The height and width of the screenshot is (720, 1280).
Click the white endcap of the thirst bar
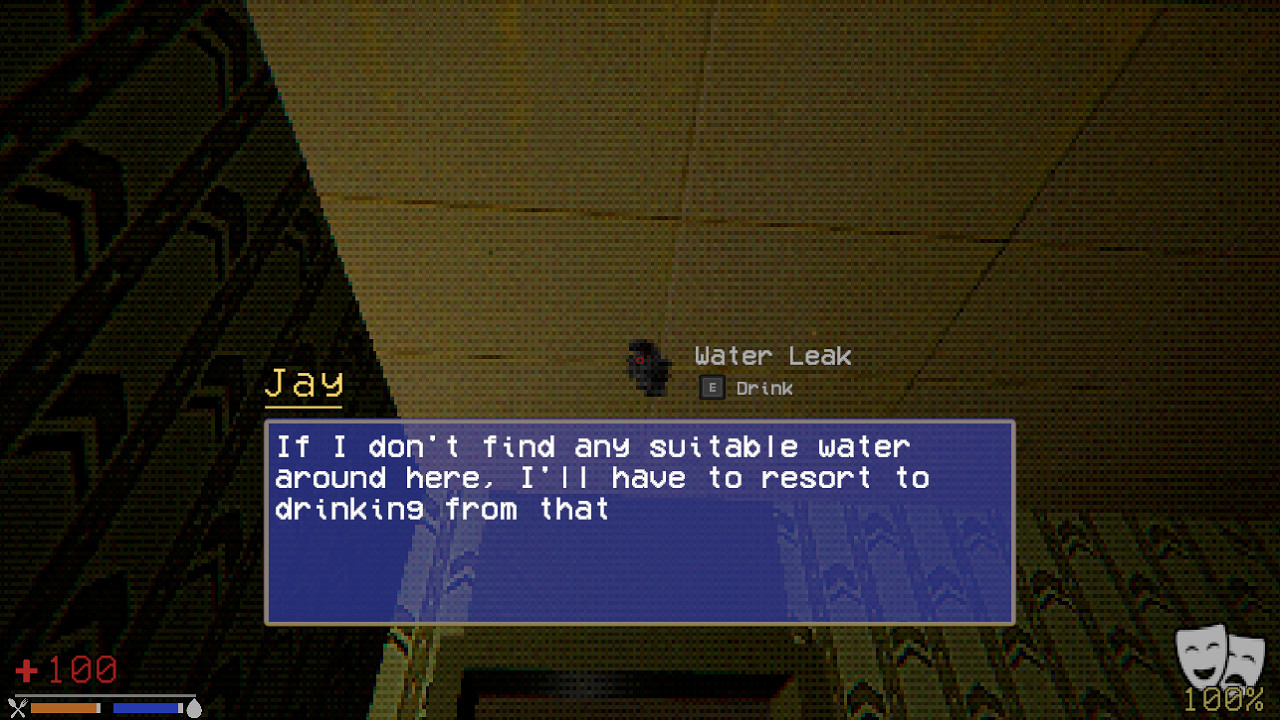pyautogui.click(x=180, y=707)
